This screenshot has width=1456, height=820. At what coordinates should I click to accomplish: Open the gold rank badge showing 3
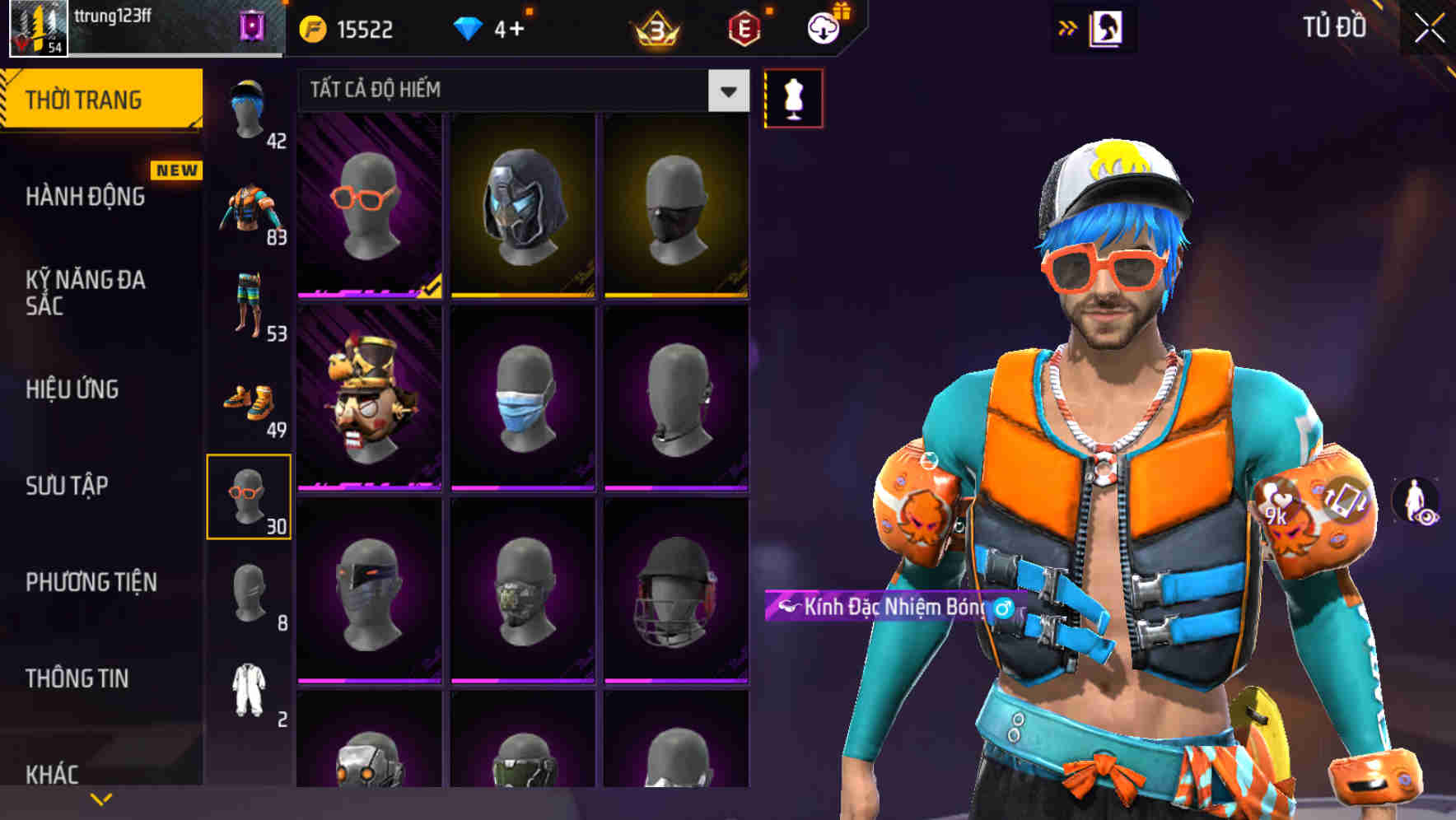(654, 27)
